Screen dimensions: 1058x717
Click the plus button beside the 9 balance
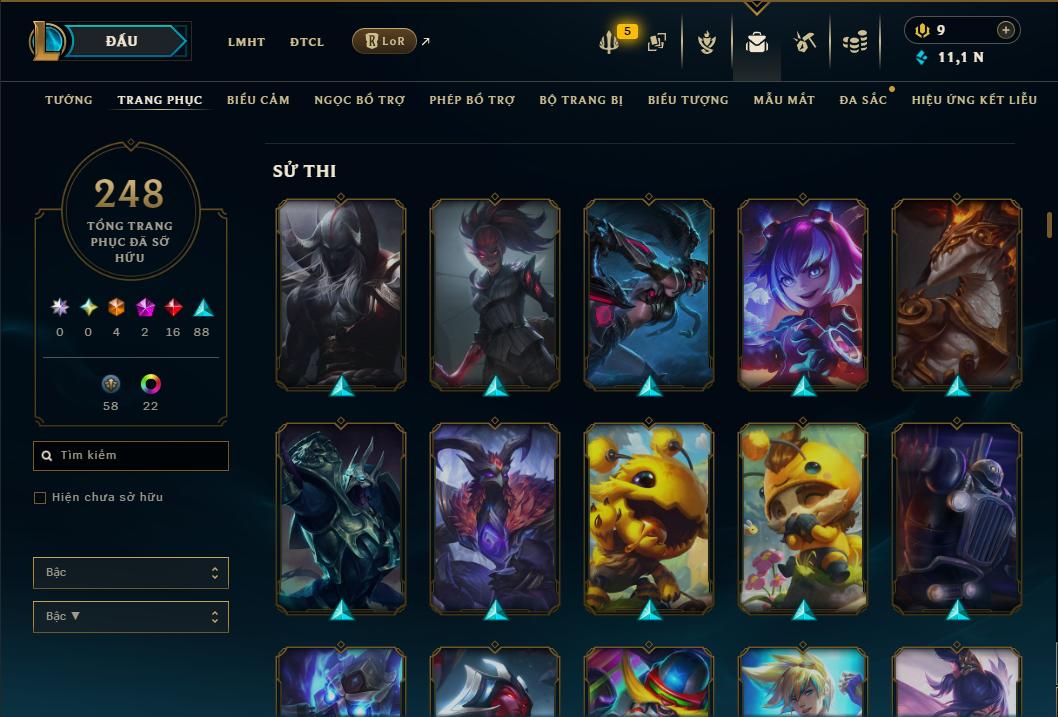[1006, 30]
